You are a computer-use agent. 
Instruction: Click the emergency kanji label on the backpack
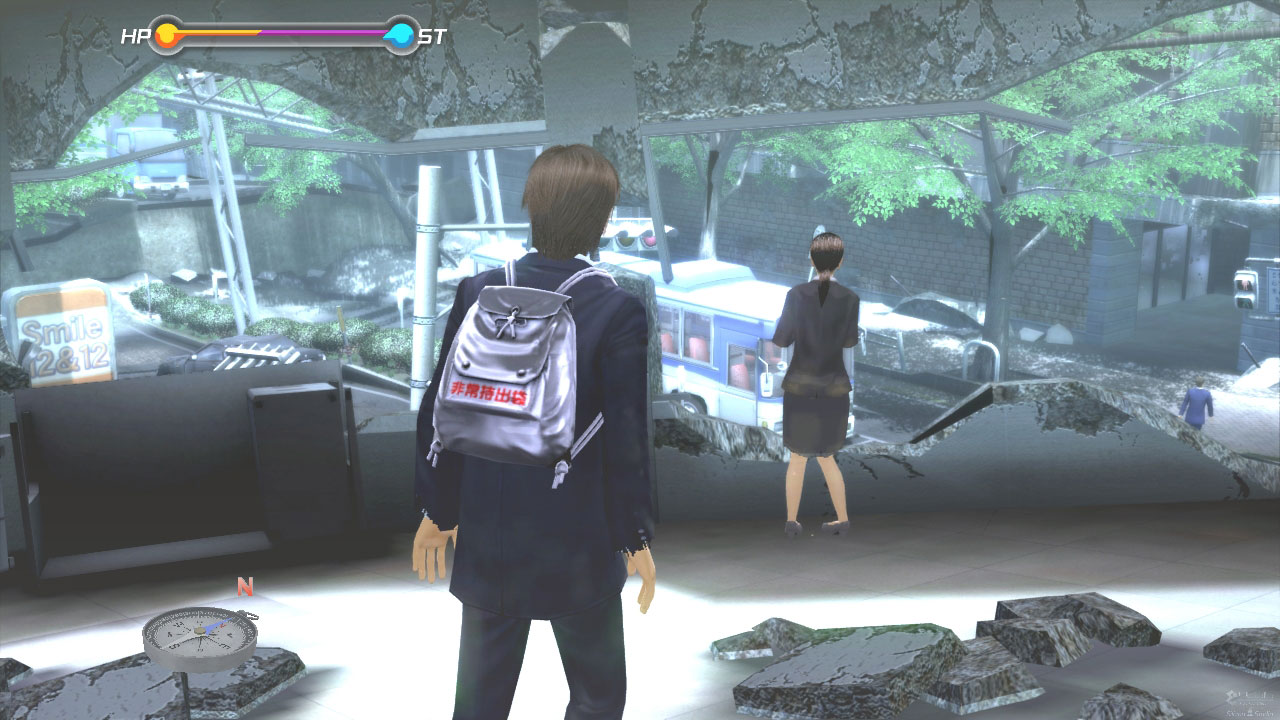coord(489,389)
